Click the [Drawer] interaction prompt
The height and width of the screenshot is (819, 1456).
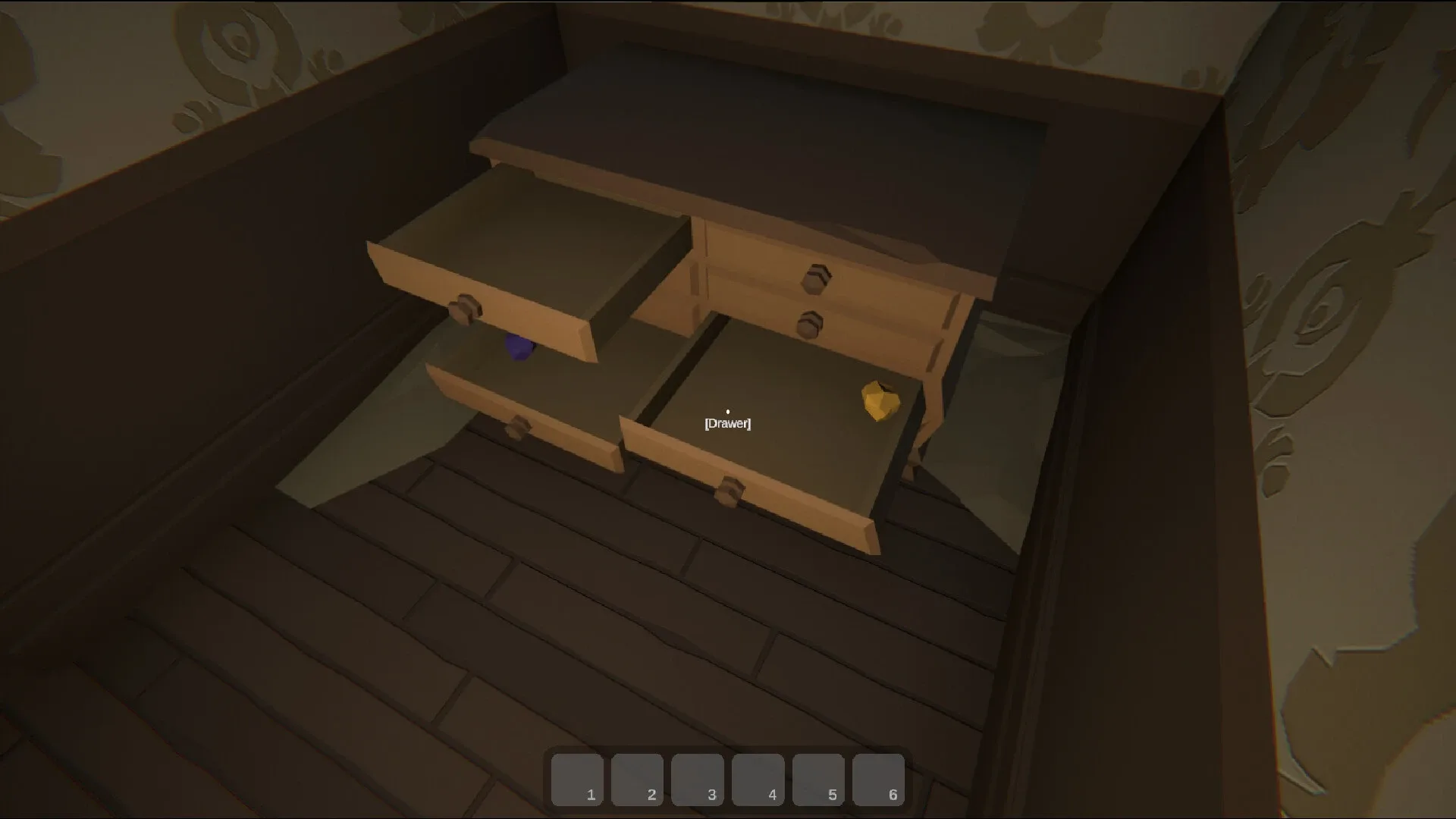tap(727, 424)
